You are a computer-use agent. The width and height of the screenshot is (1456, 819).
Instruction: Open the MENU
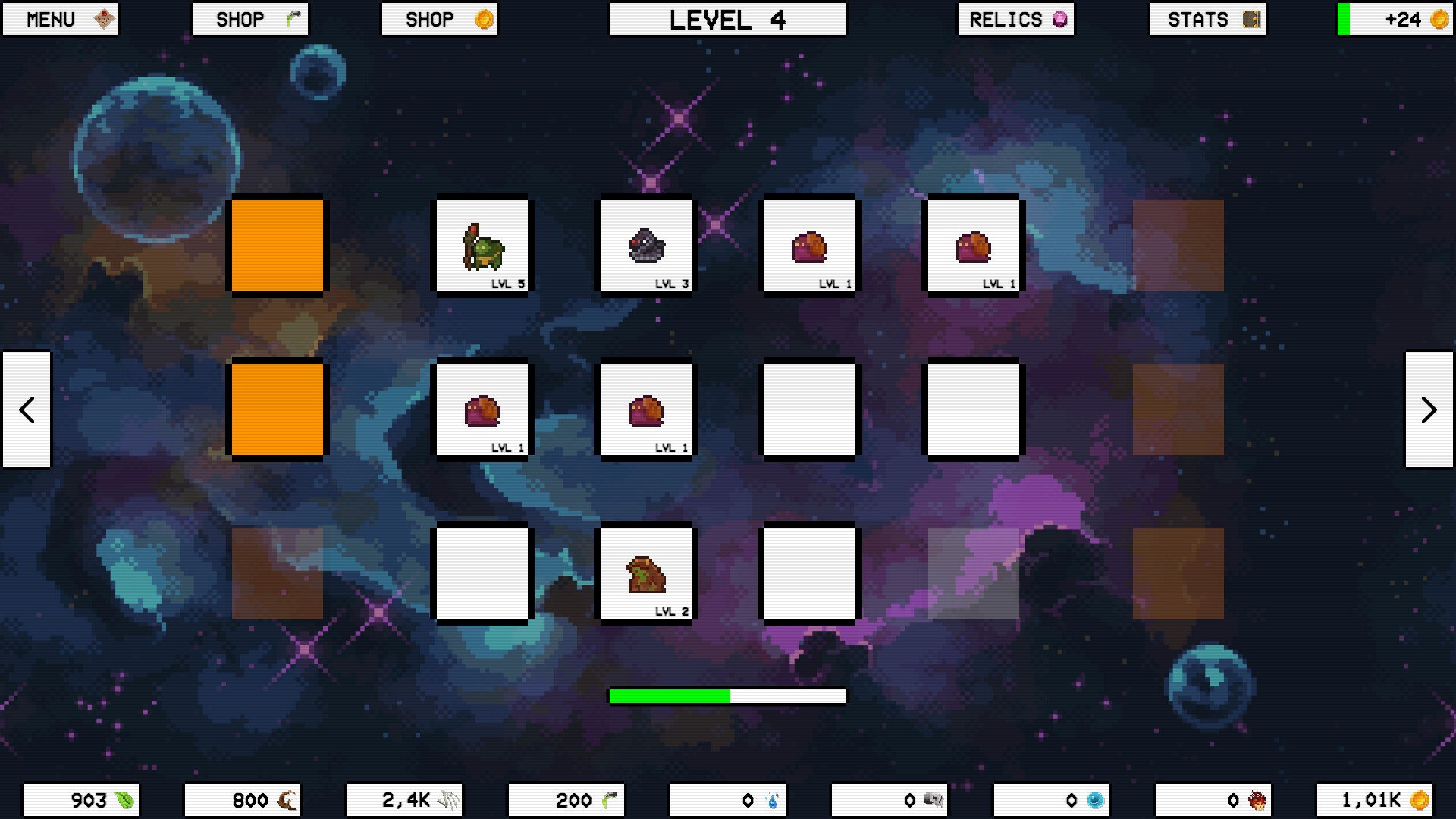click(x=60, y=19)
